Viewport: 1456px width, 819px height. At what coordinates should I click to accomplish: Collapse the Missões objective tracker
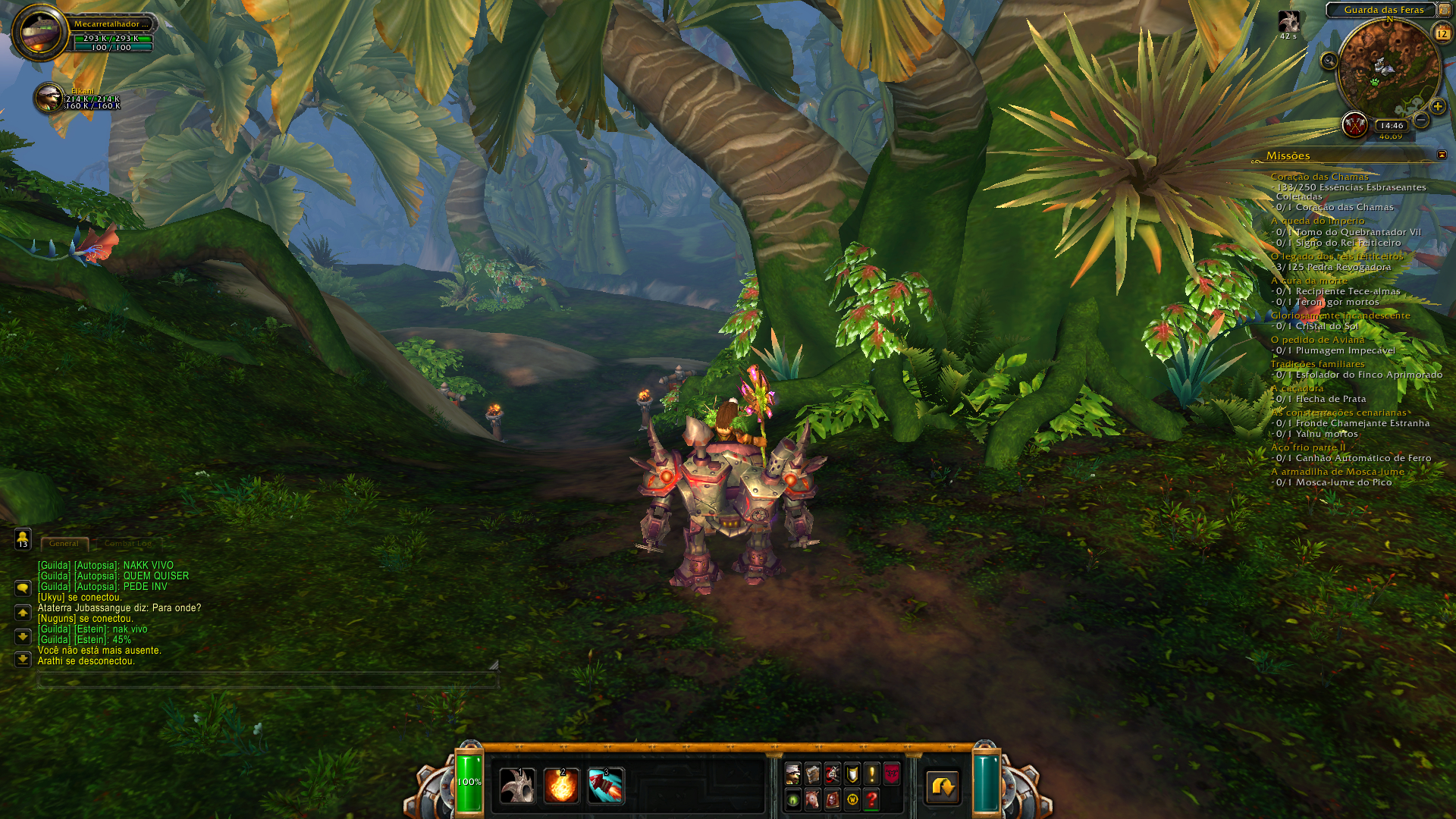[x=1442, y=155]
